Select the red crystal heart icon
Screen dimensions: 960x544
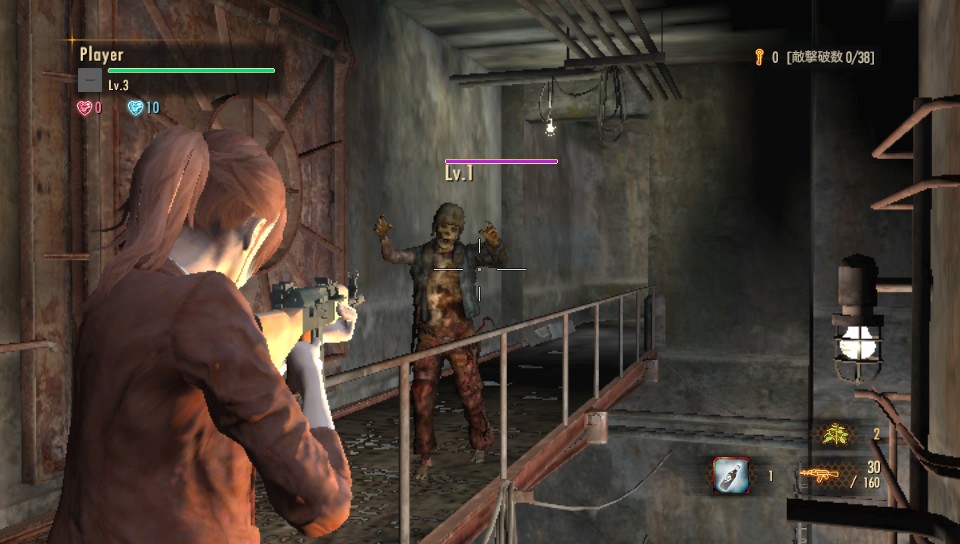[85, 107]
